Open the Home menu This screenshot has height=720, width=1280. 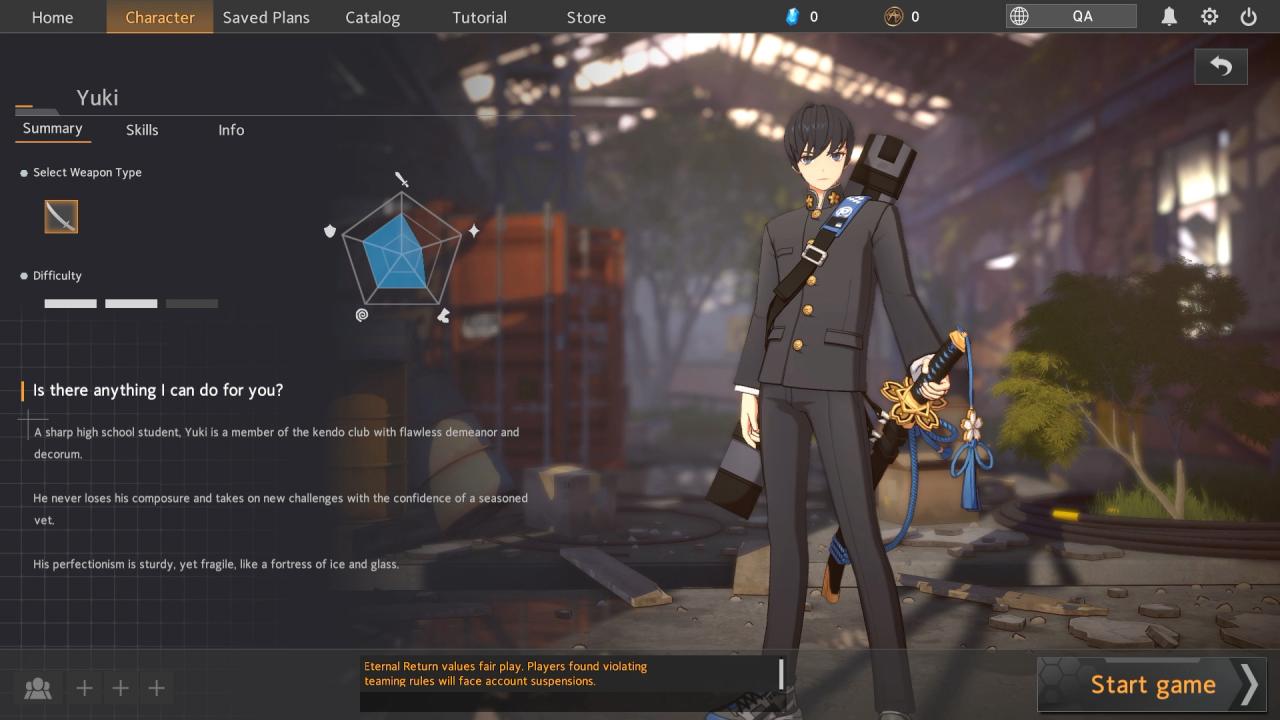click(x=52, y=17)
